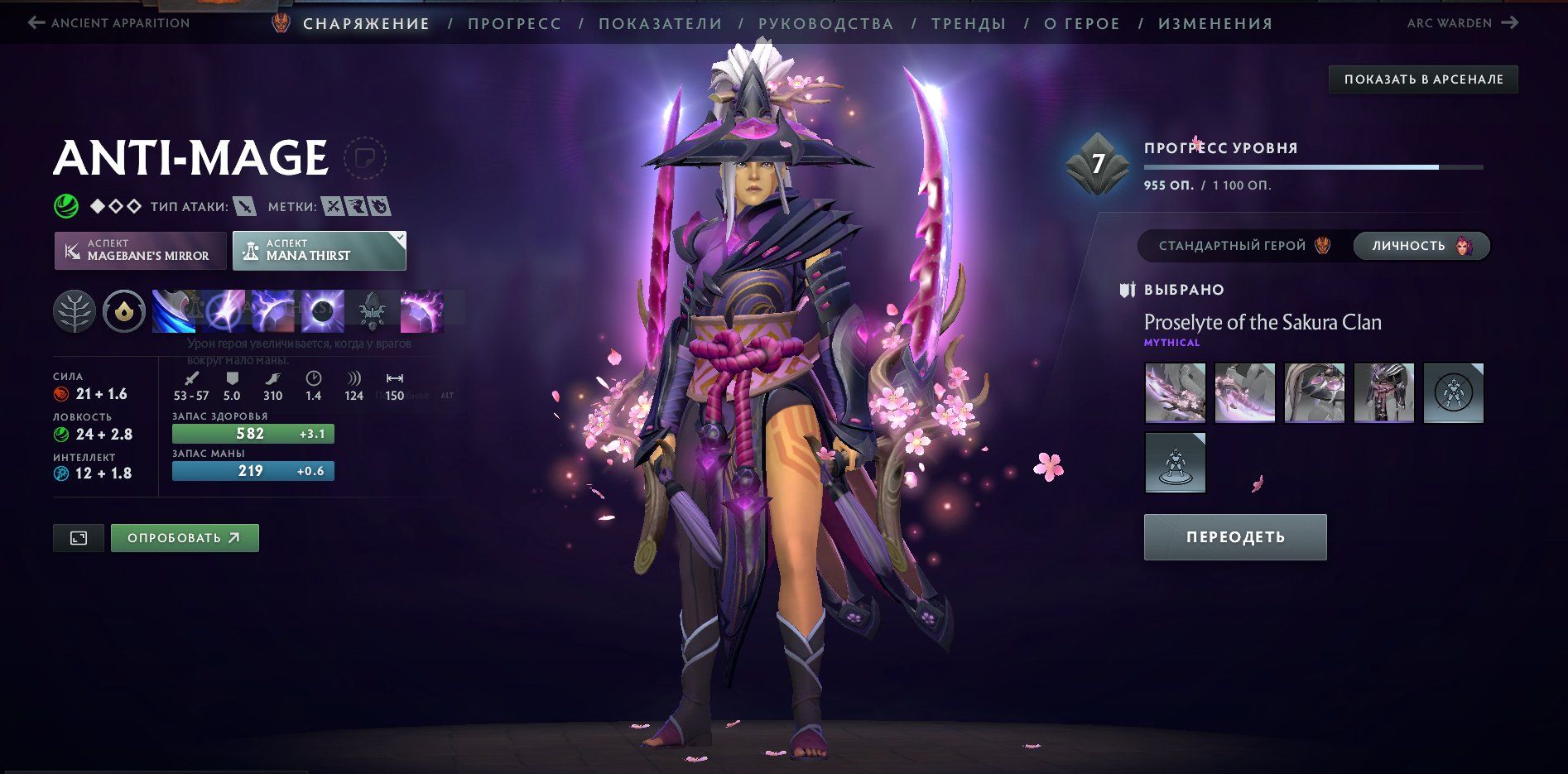Switch to the Изменения tab
This screenshot has height=774, width=1568.
click(1214, 24)
